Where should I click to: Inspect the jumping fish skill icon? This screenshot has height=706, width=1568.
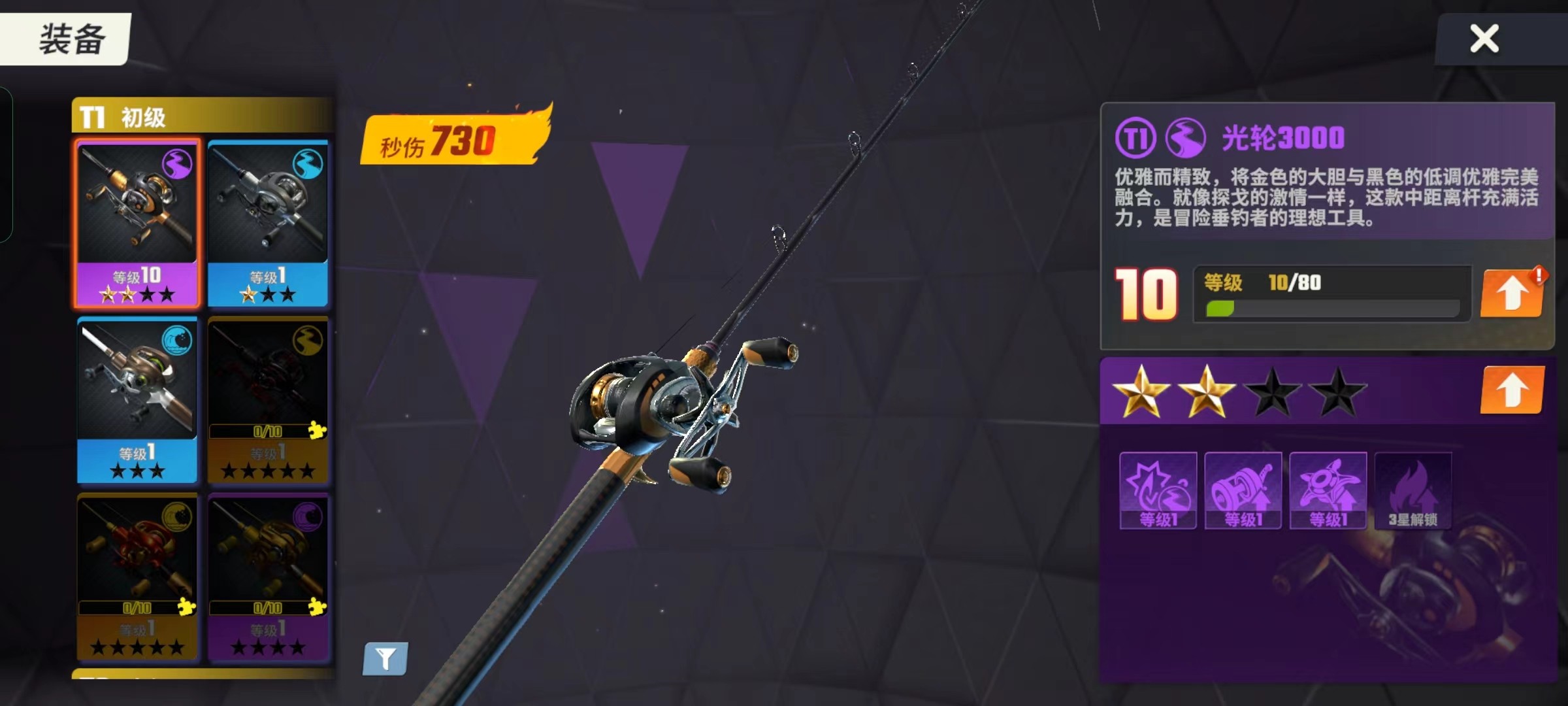(1328, 490)
